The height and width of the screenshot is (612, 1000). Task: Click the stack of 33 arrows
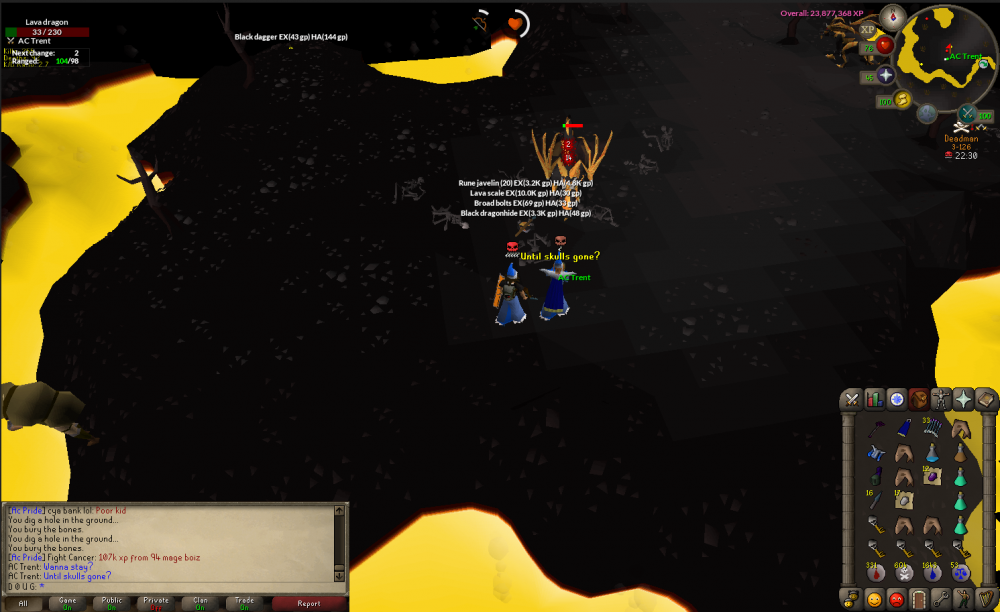point(932,428)
